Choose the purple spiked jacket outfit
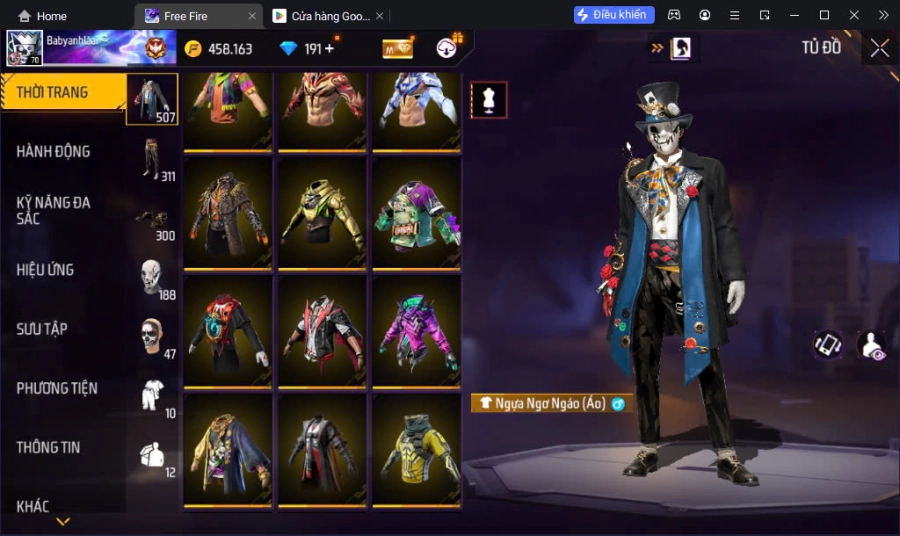This screenshot has width=900, height=536. [x=416, y=330]
